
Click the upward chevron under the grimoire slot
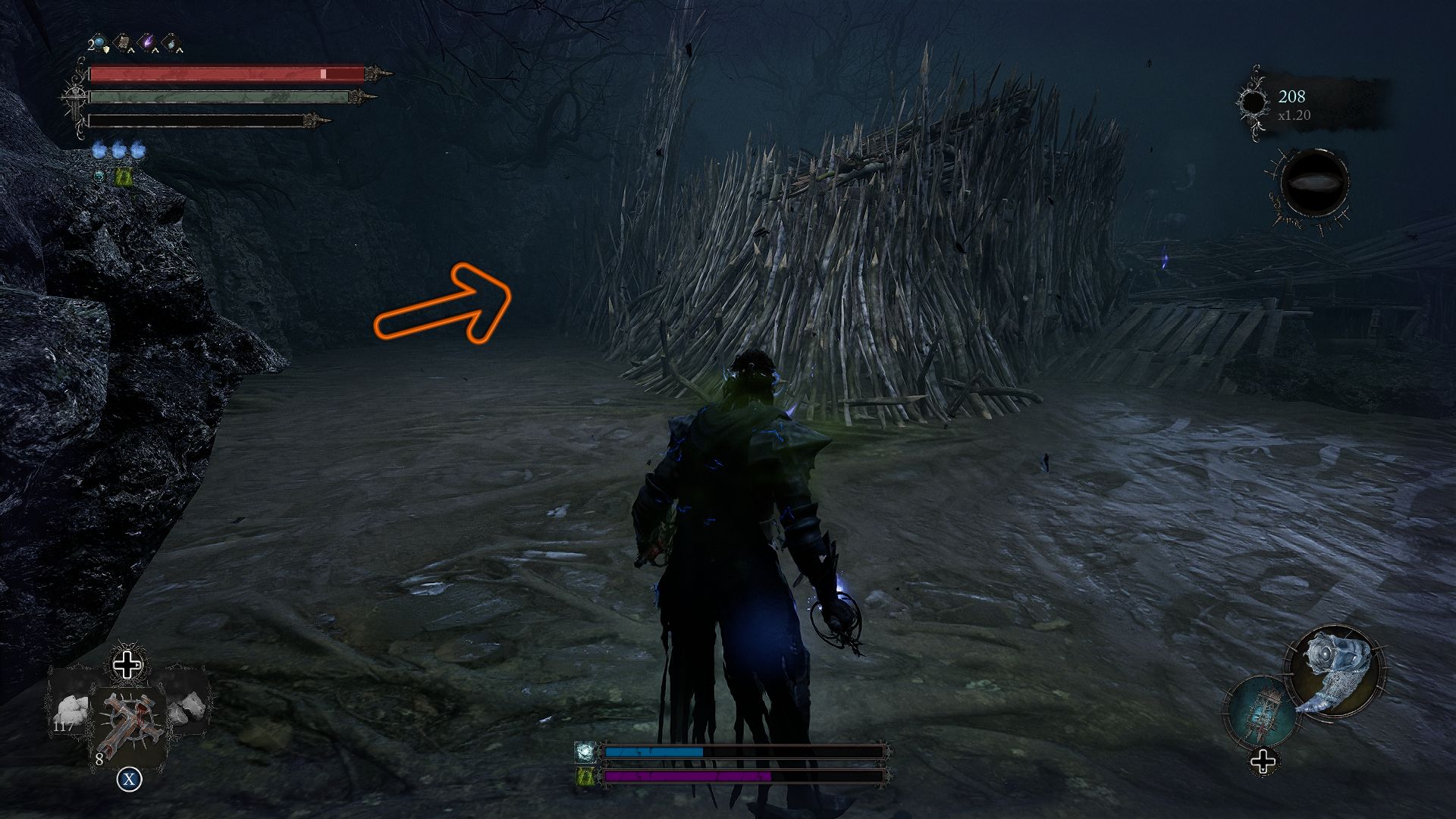131,50
